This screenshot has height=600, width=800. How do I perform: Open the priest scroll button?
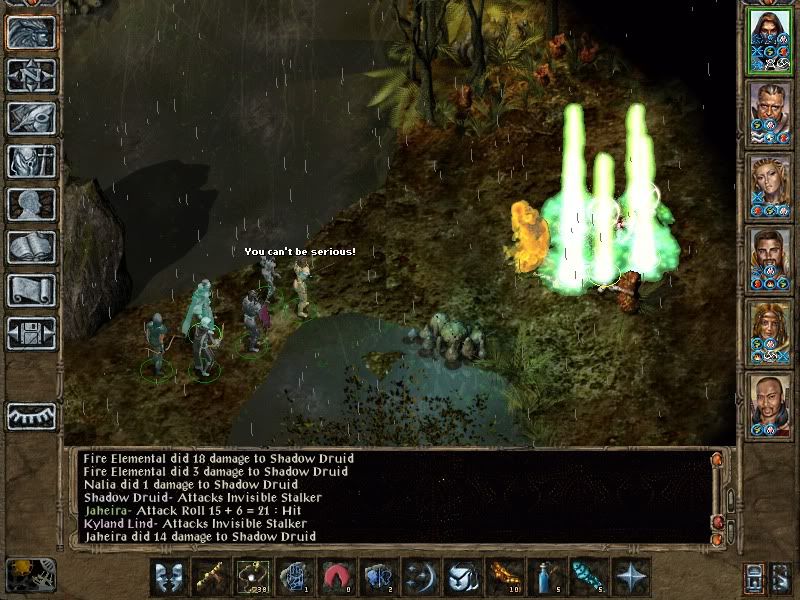point(31,290)
